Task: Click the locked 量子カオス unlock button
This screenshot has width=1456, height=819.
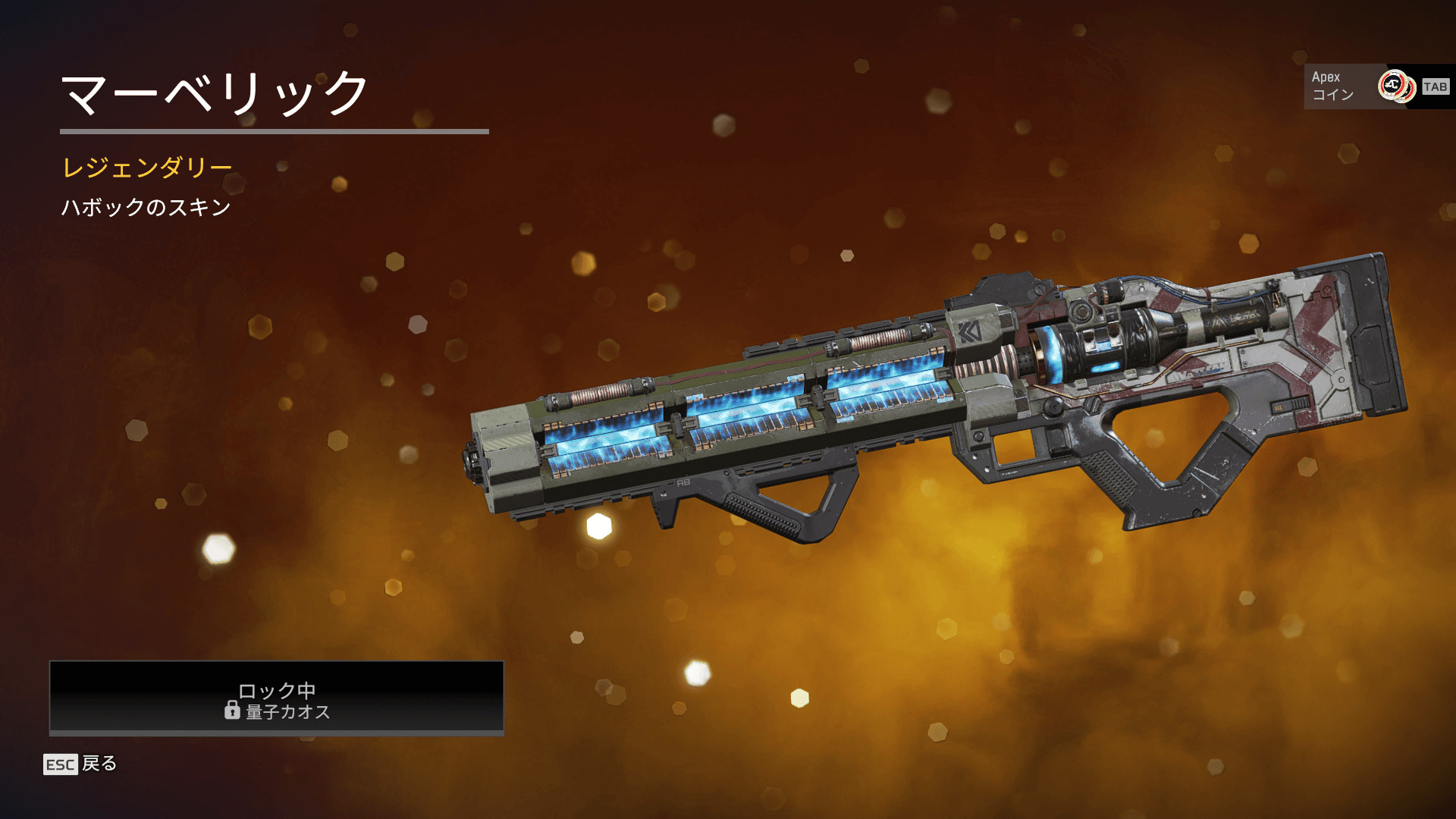Action: (277, 698)
